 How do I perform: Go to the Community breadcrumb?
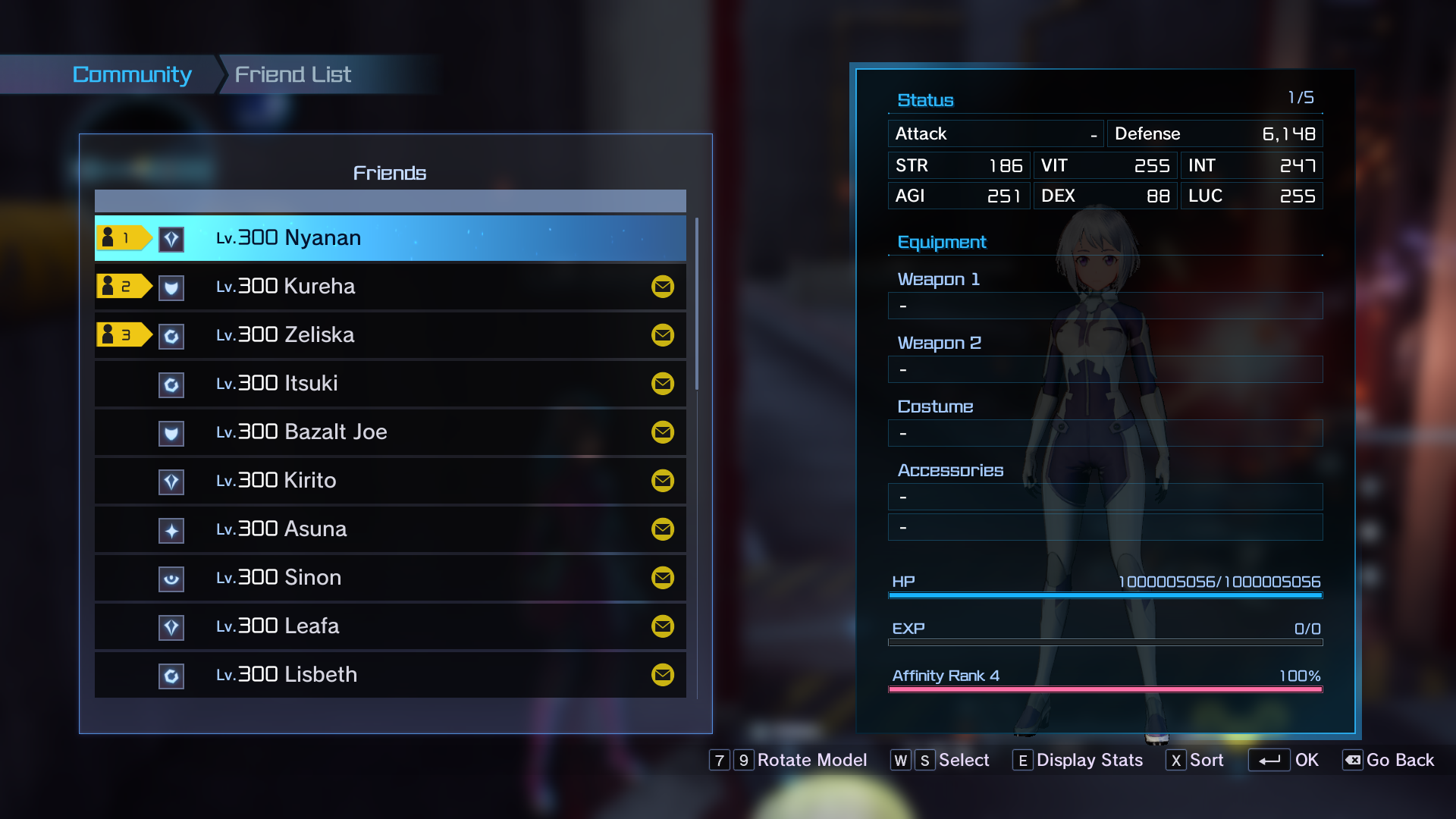[132, 74]
